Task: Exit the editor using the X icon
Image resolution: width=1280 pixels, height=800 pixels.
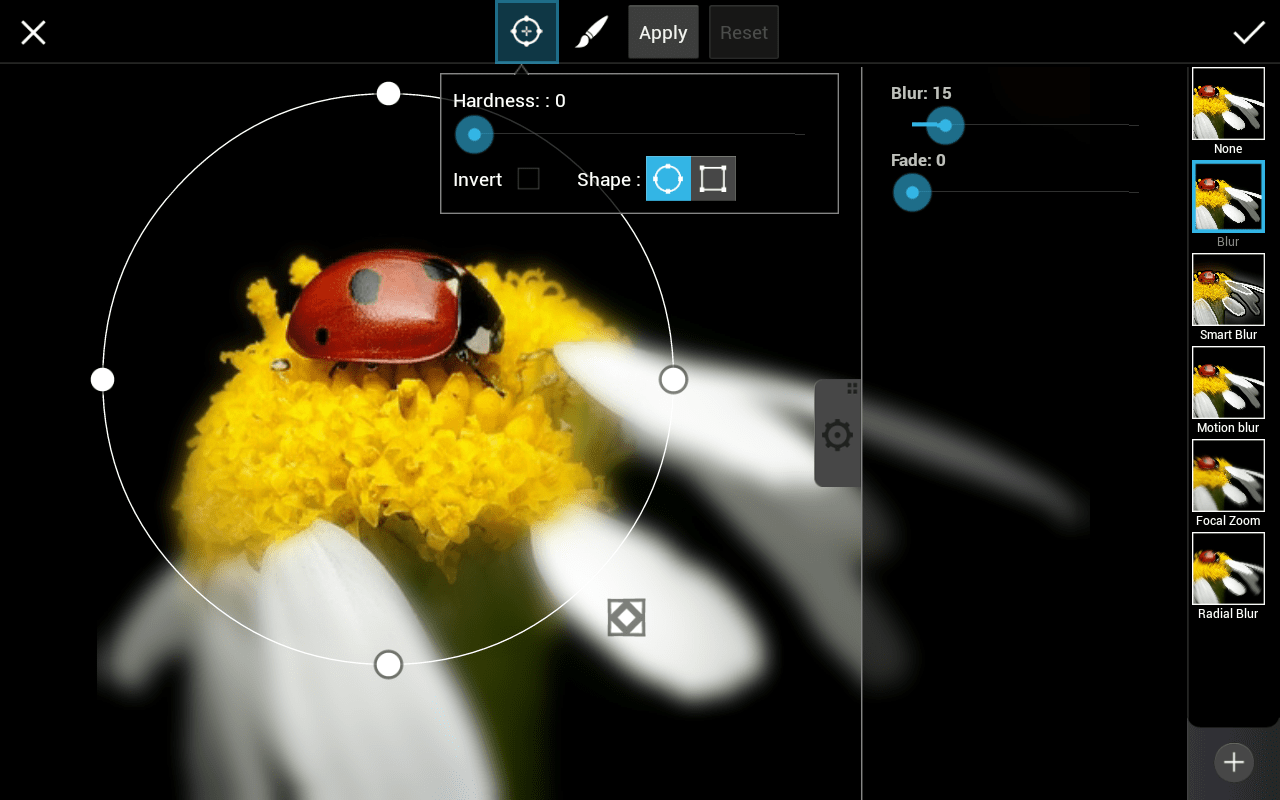Action: 33,32
